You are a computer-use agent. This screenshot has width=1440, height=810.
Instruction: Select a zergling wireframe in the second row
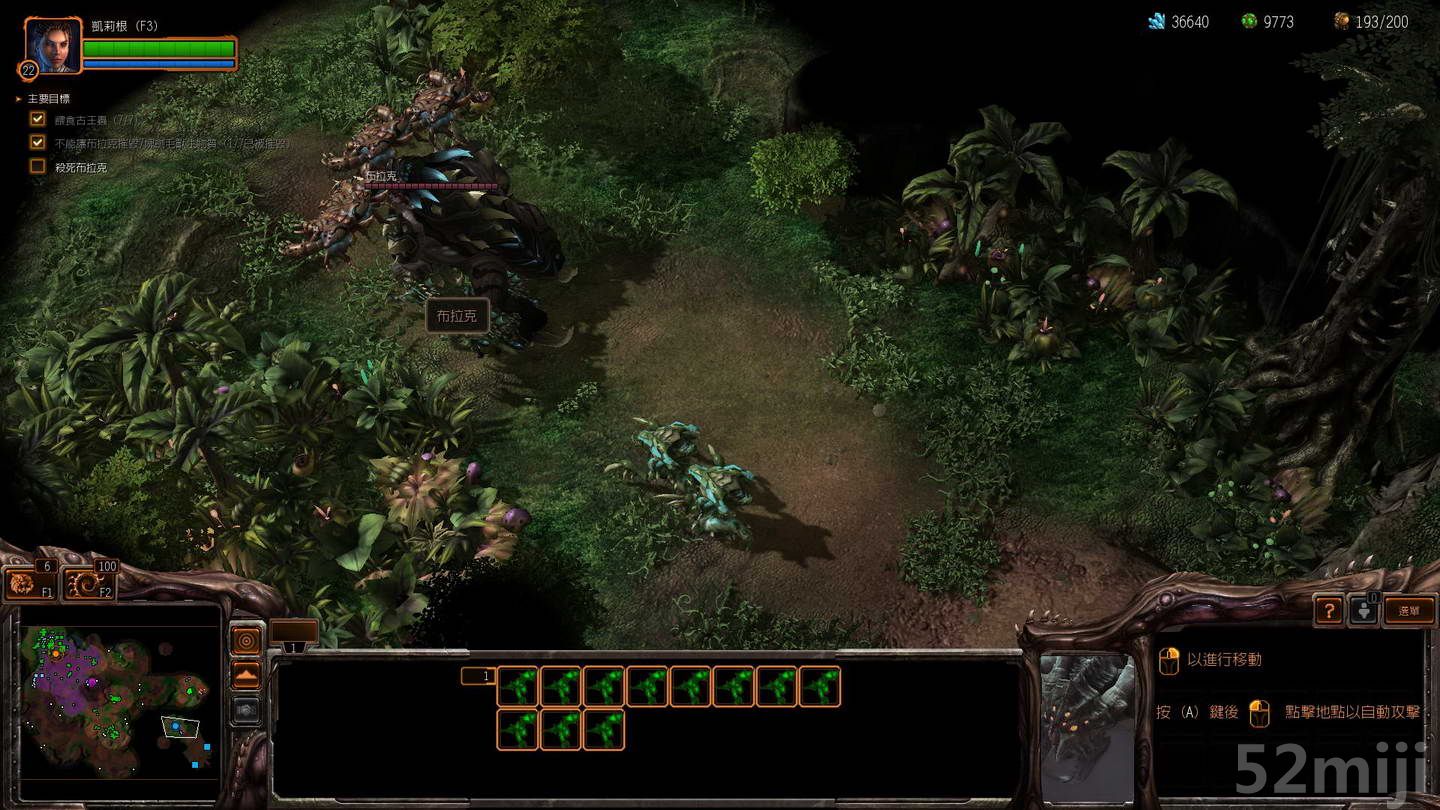pyautogui.click(x=518, y=730)
